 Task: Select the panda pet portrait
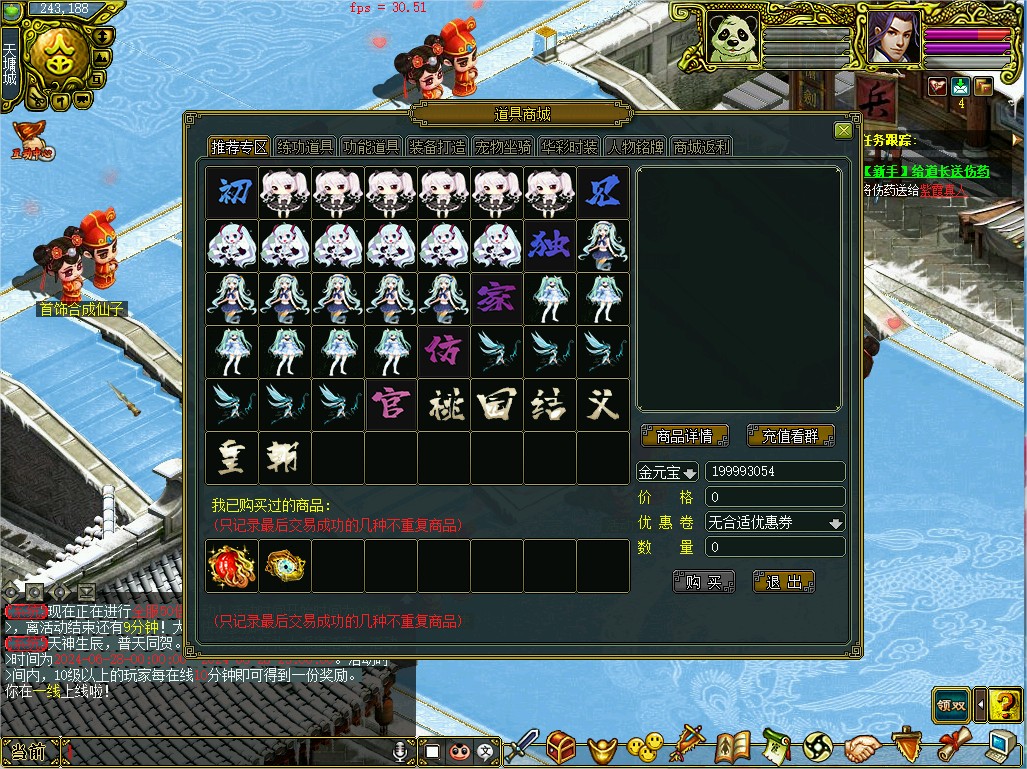pos(732,39)
